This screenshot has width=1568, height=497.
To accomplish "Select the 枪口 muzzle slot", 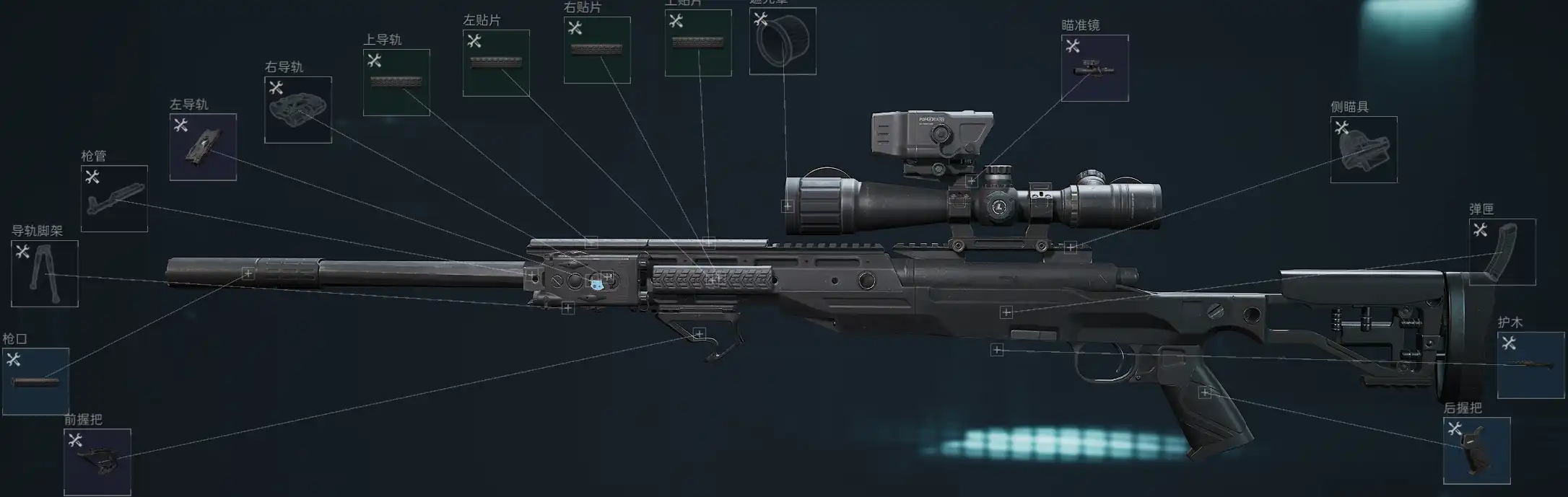I will (x=35, y=381).
